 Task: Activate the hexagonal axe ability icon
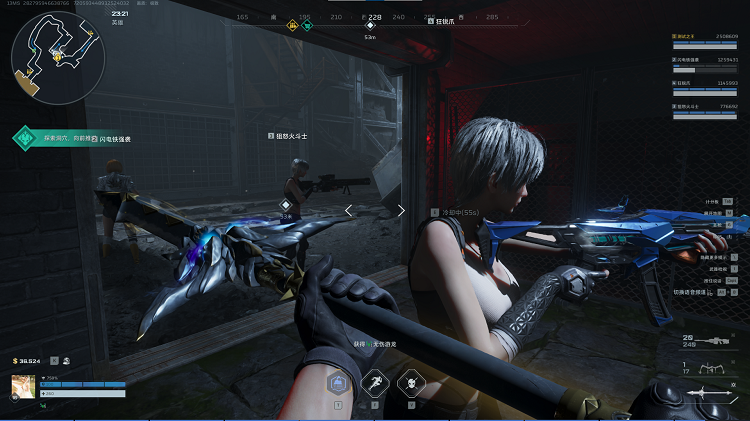pos(374,383)
